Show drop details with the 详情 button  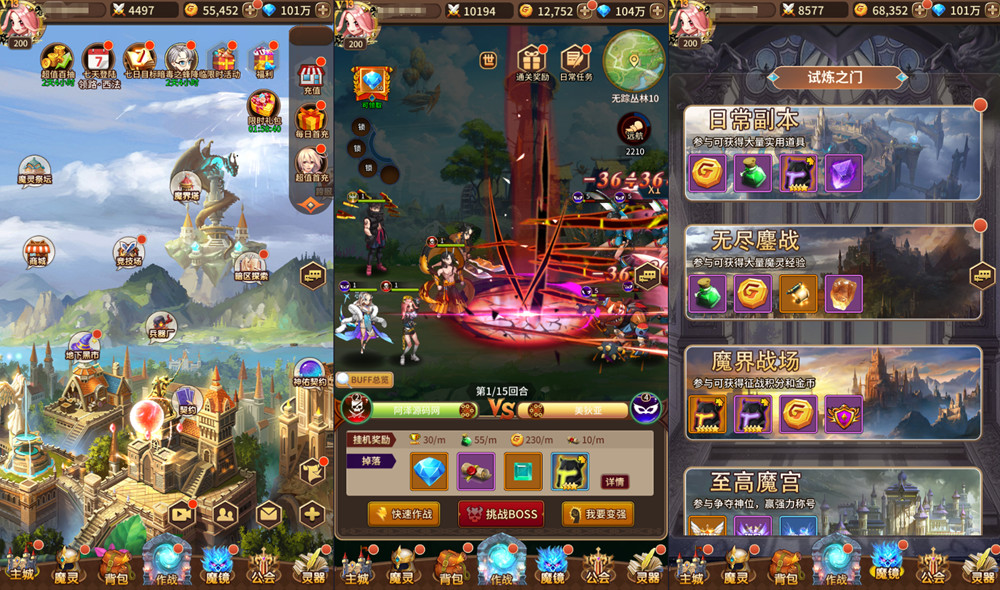point(616,481)
